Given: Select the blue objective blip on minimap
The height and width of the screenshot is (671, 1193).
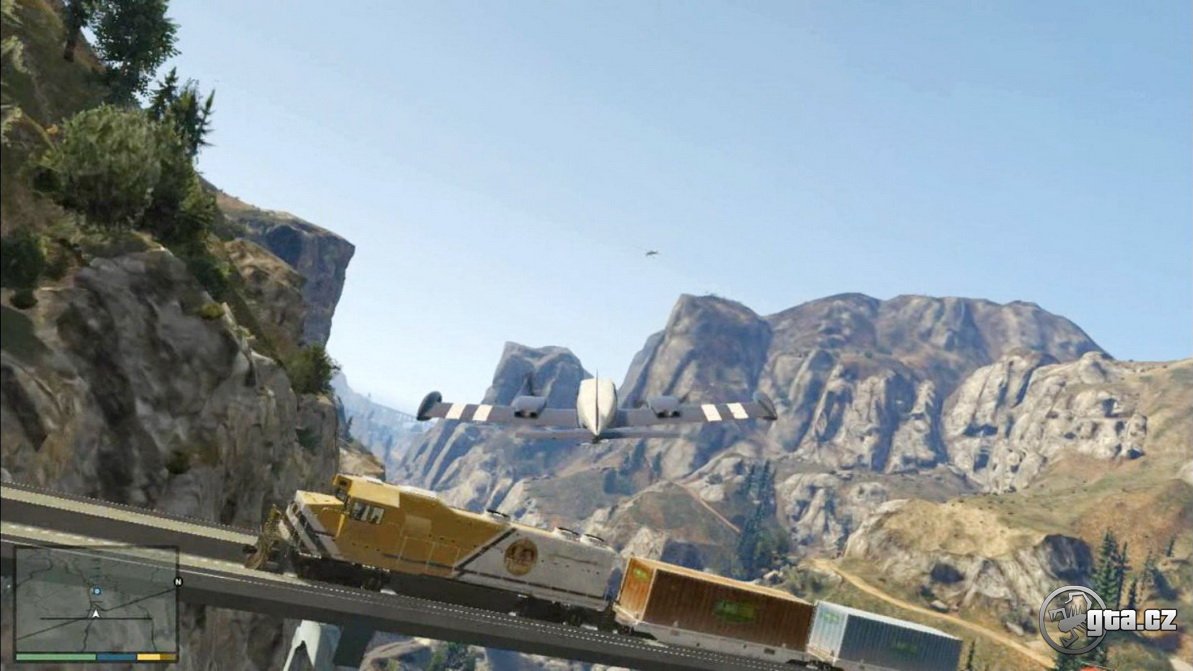Looking at the screenshot, I should pyautogui.click(x=96, y=591).
